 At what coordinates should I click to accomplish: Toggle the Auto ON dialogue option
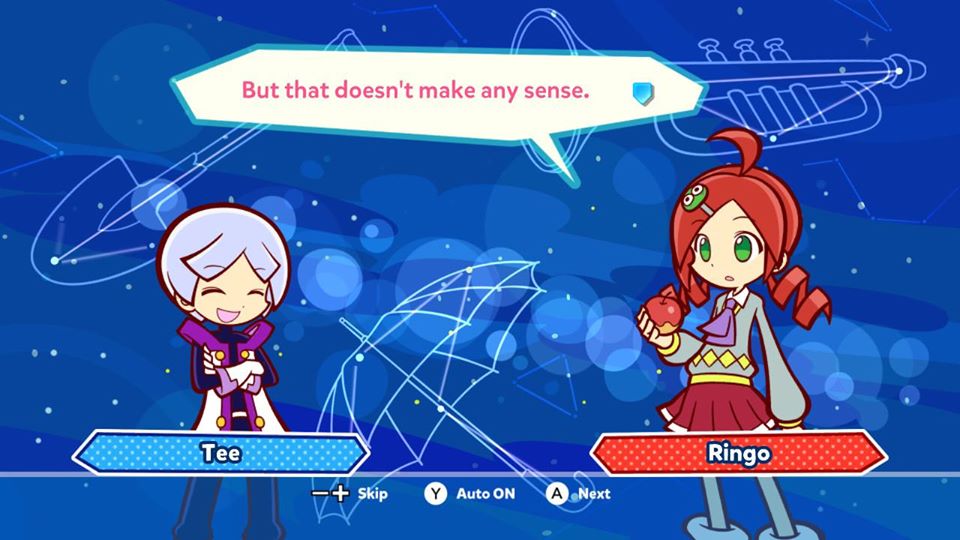(471, 493)
